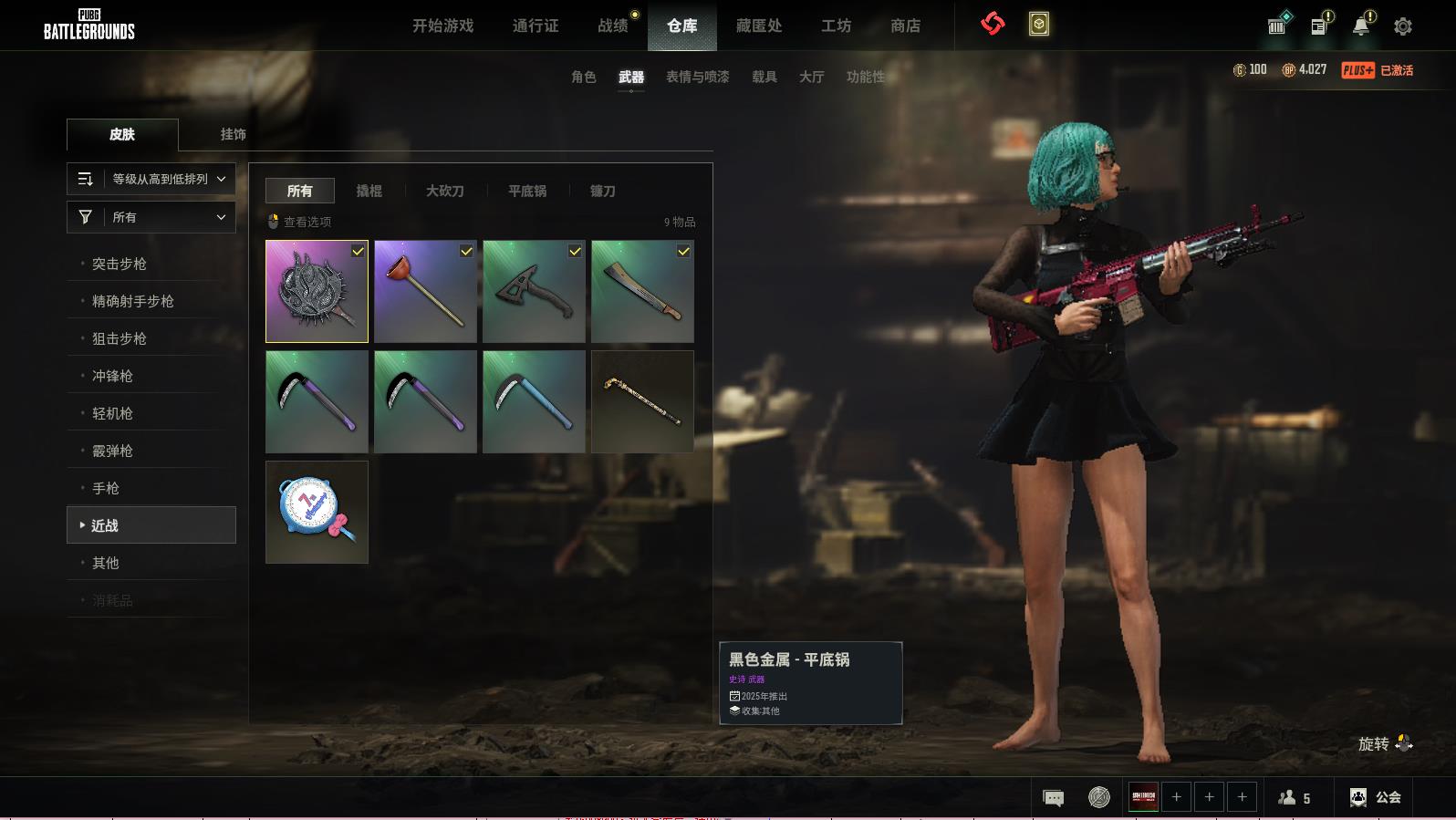Filter melee skins by 平底锅
1456x820 pixels.
tap(527, 191)
